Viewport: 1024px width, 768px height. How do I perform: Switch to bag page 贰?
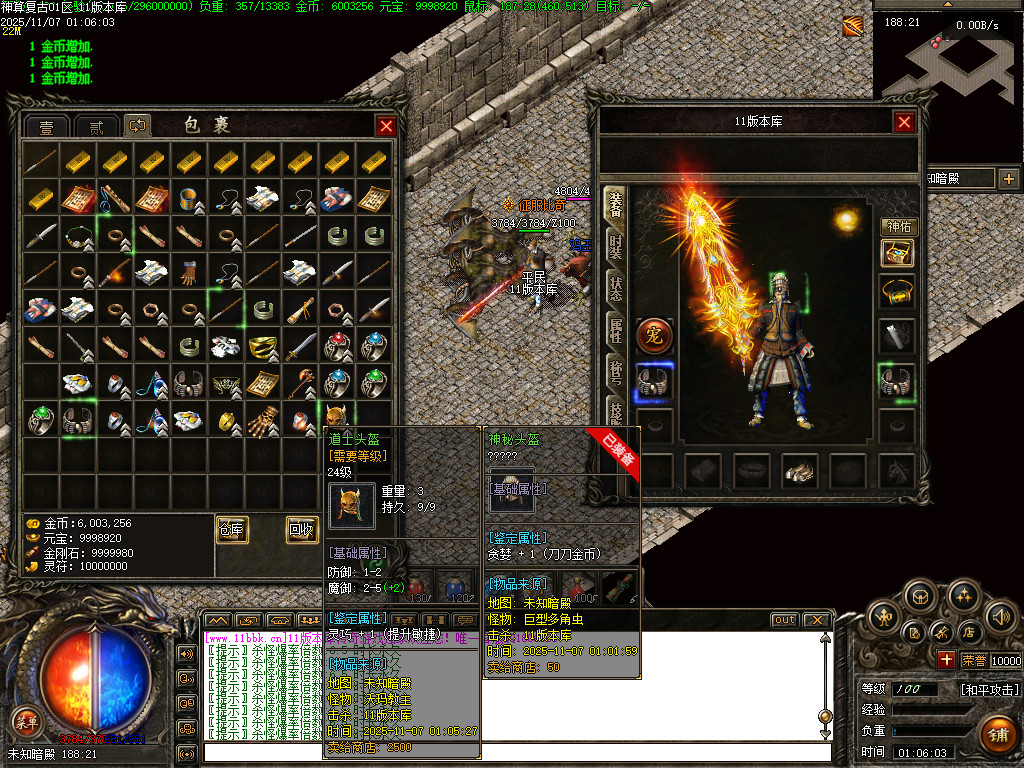96,127
